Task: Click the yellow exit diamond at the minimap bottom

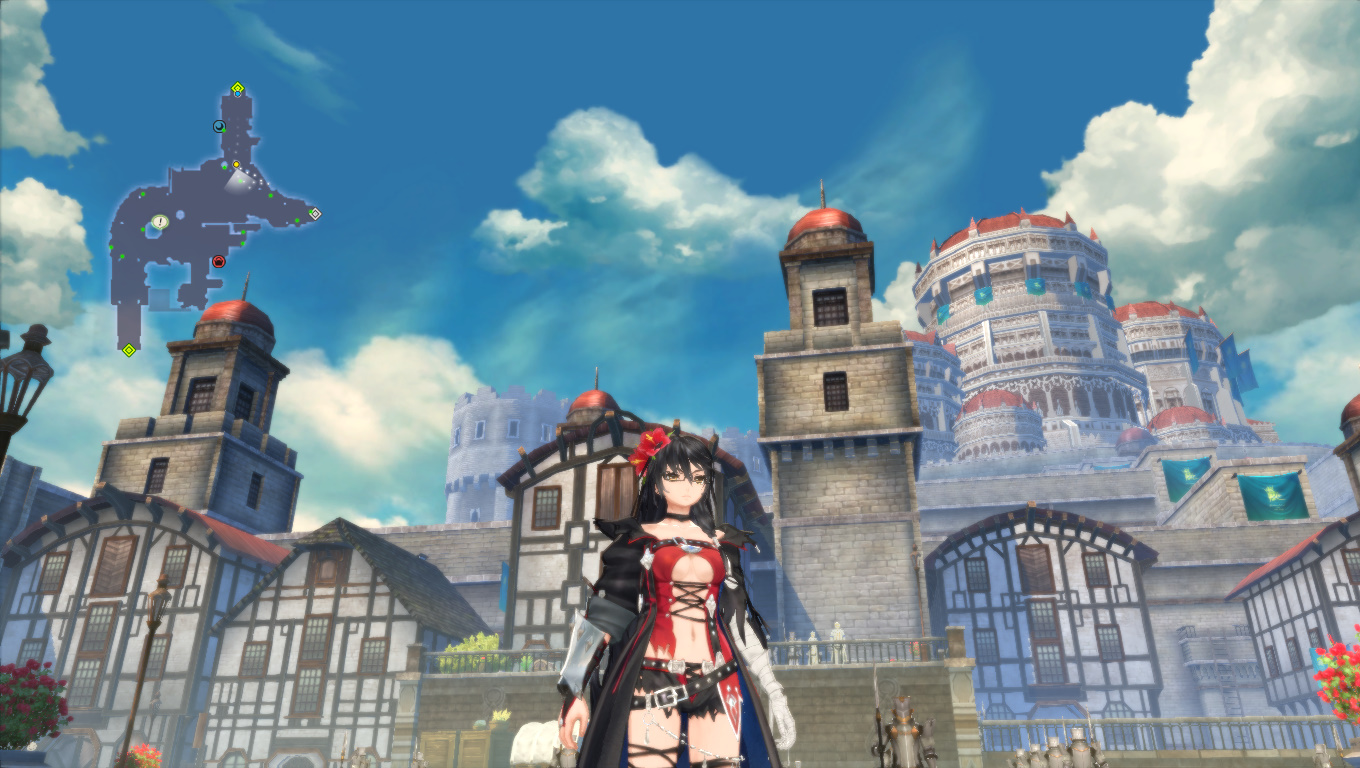Action: (x=128, y=349)
